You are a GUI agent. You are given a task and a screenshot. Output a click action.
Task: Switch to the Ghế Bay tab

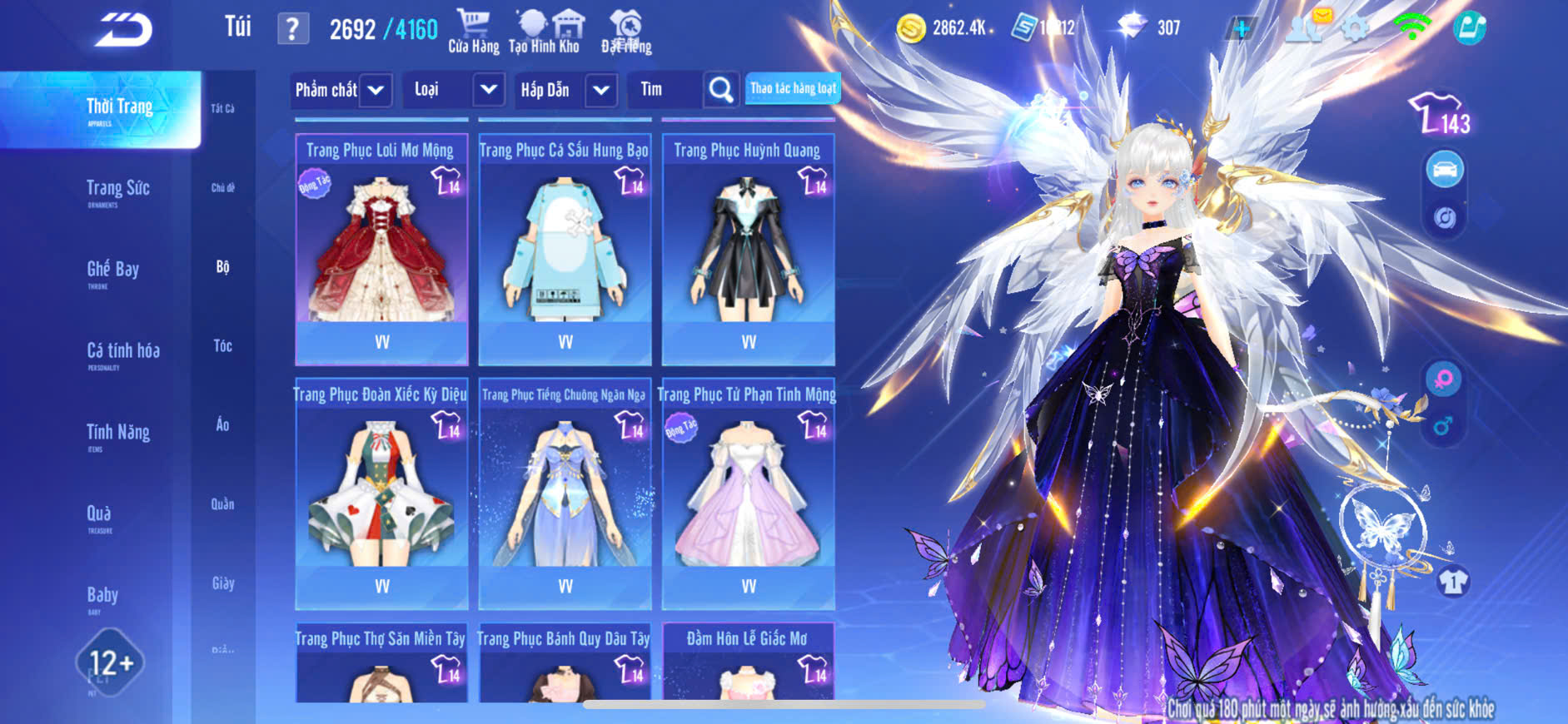(x=112, y=271)
